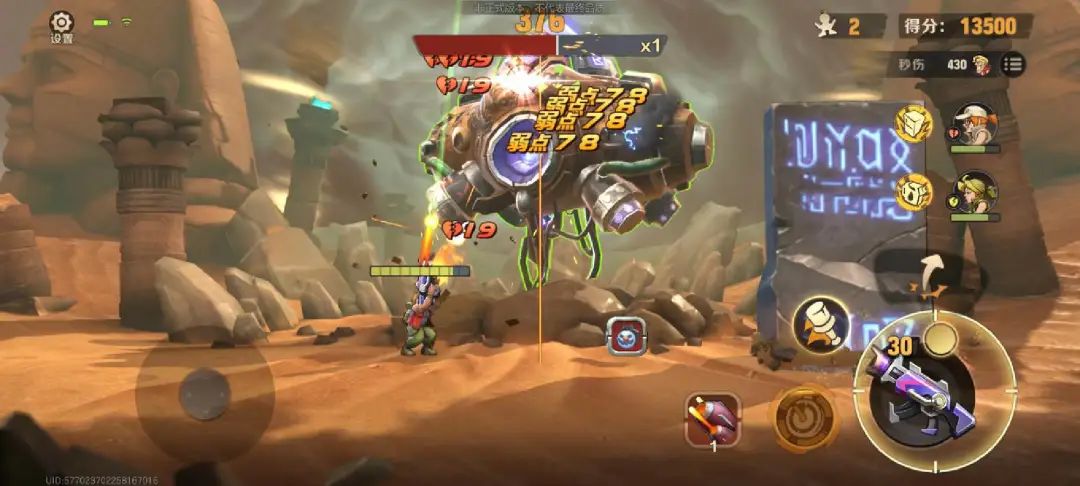Viewport: 1080px width, 486px height.
Task: Tap the virtual movement joystick
Action: [205, 393]
